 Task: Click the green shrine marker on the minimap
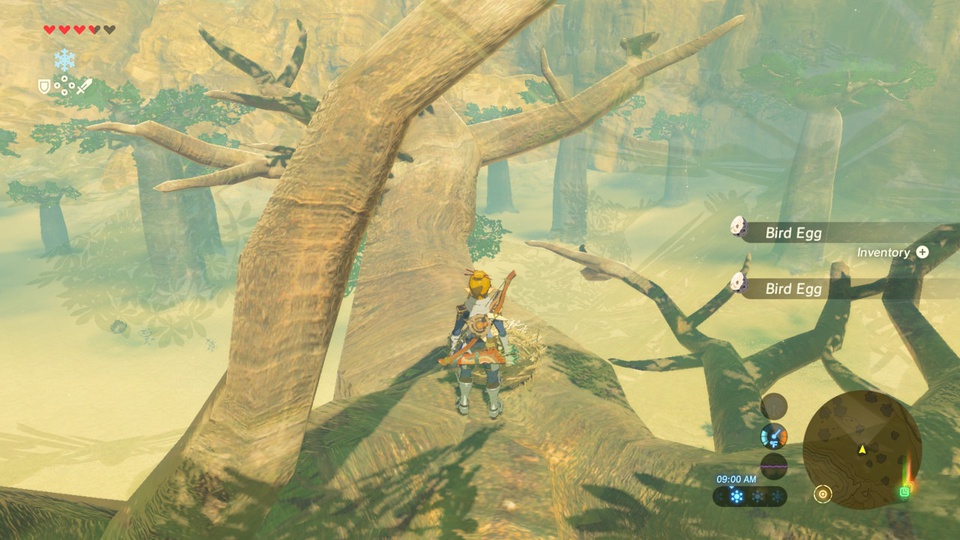tap(905, 492)
